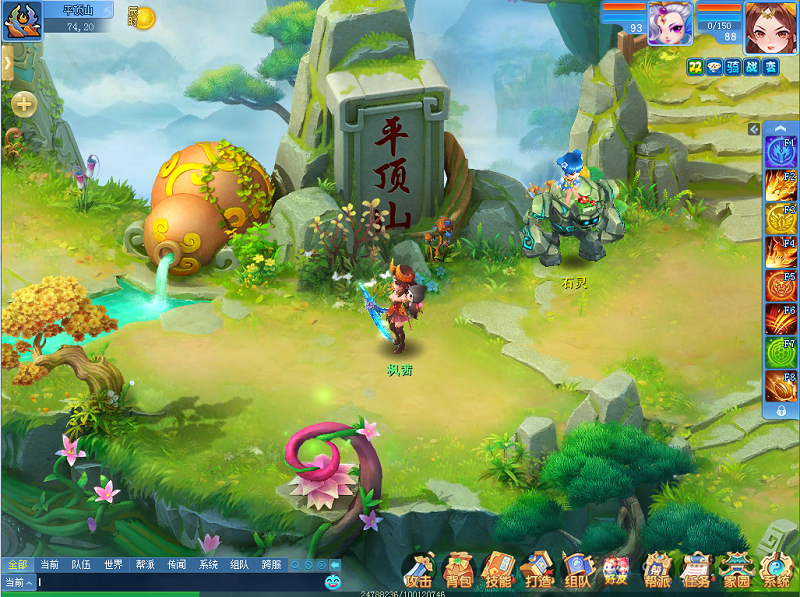This screenshot has width=800, height=597.
Task: Open the 帮派 guild menu
Action: [x=657, y=571]
